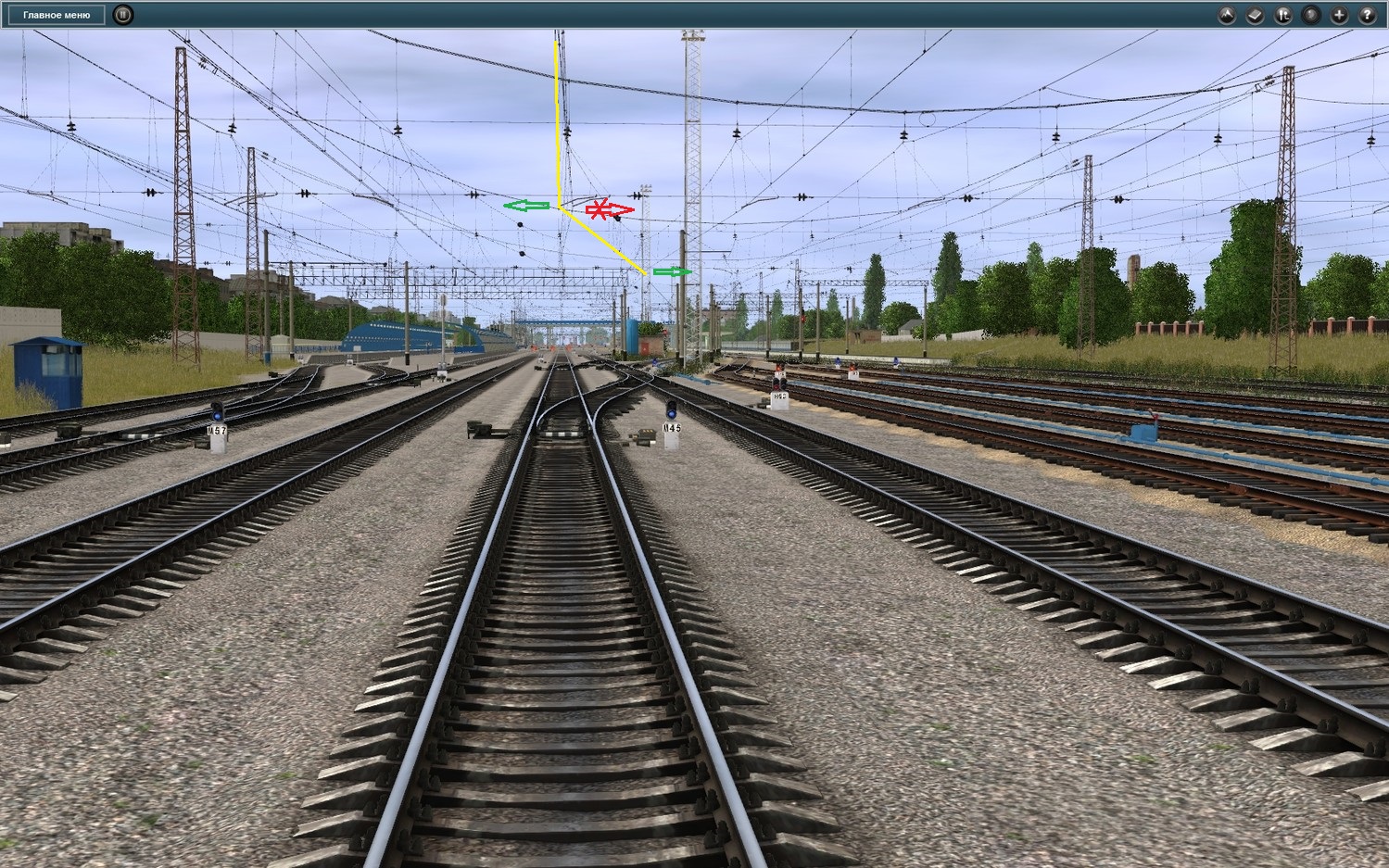Open help with the question mark icon
The image size is (1389, 868).
point(1367,15)
